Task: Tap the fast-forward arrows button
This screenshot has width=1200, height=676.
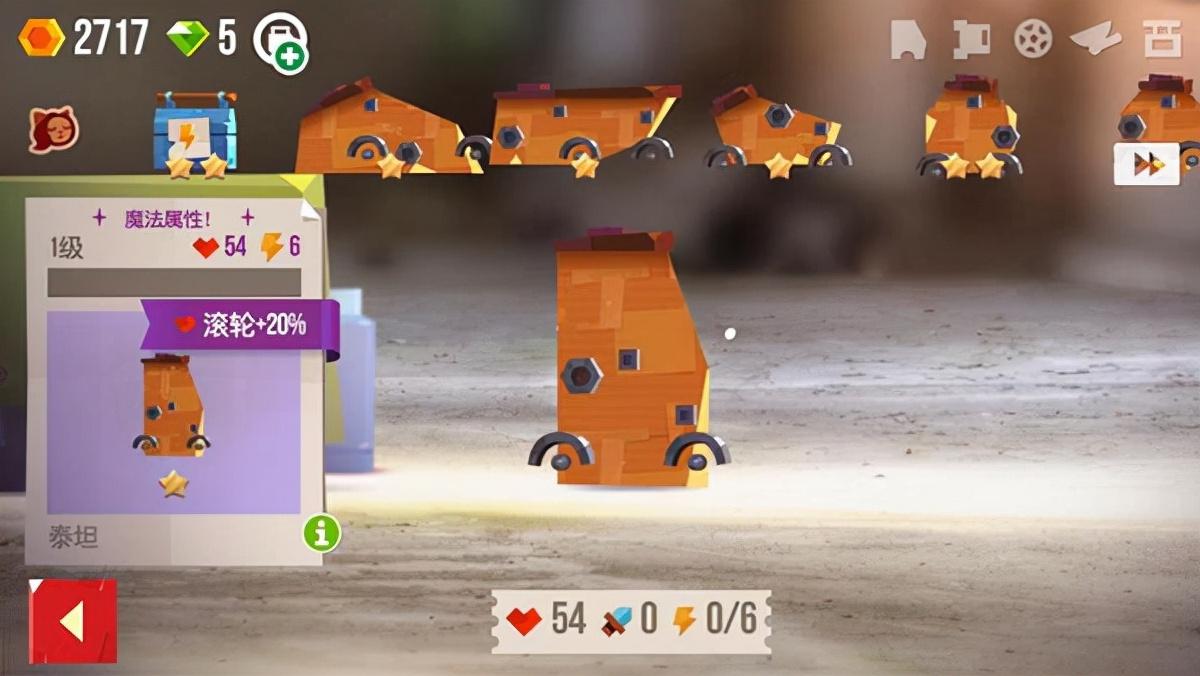Action: coord(1146,164)
